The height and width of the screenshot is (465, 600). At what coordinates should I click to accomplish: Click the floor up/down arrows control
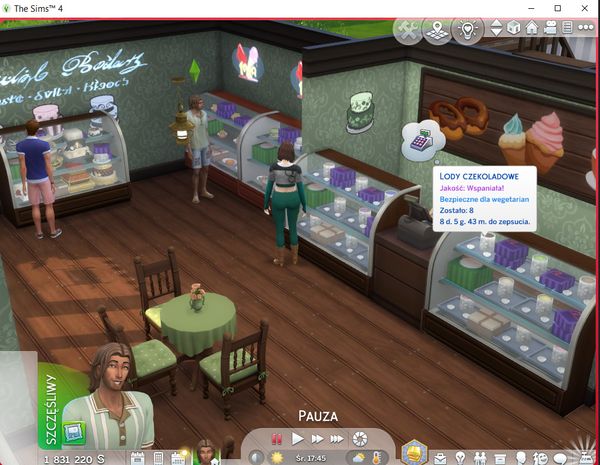(496, 28)
